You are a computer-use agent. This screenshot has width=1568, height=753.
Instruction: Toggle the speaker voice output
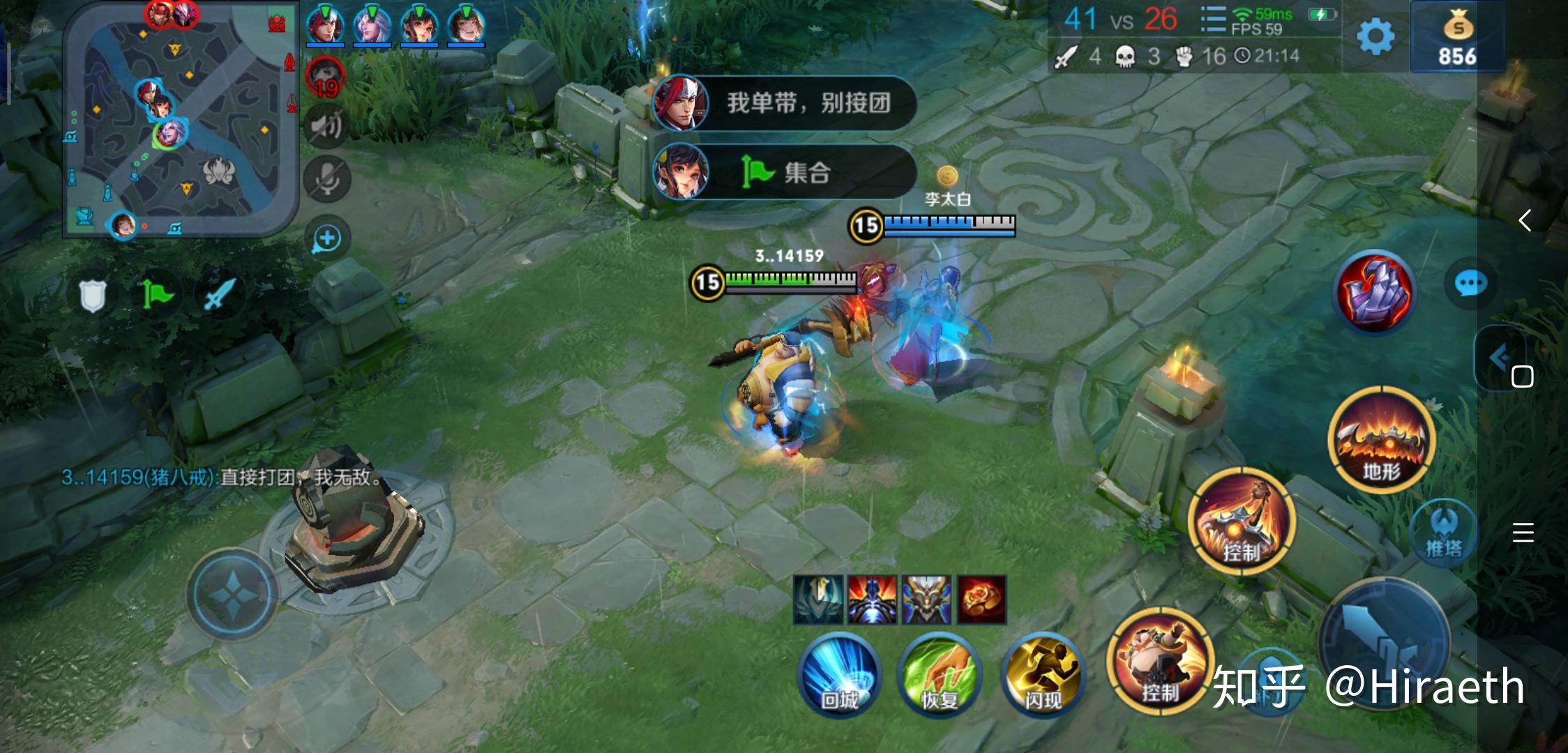(326, 125)
